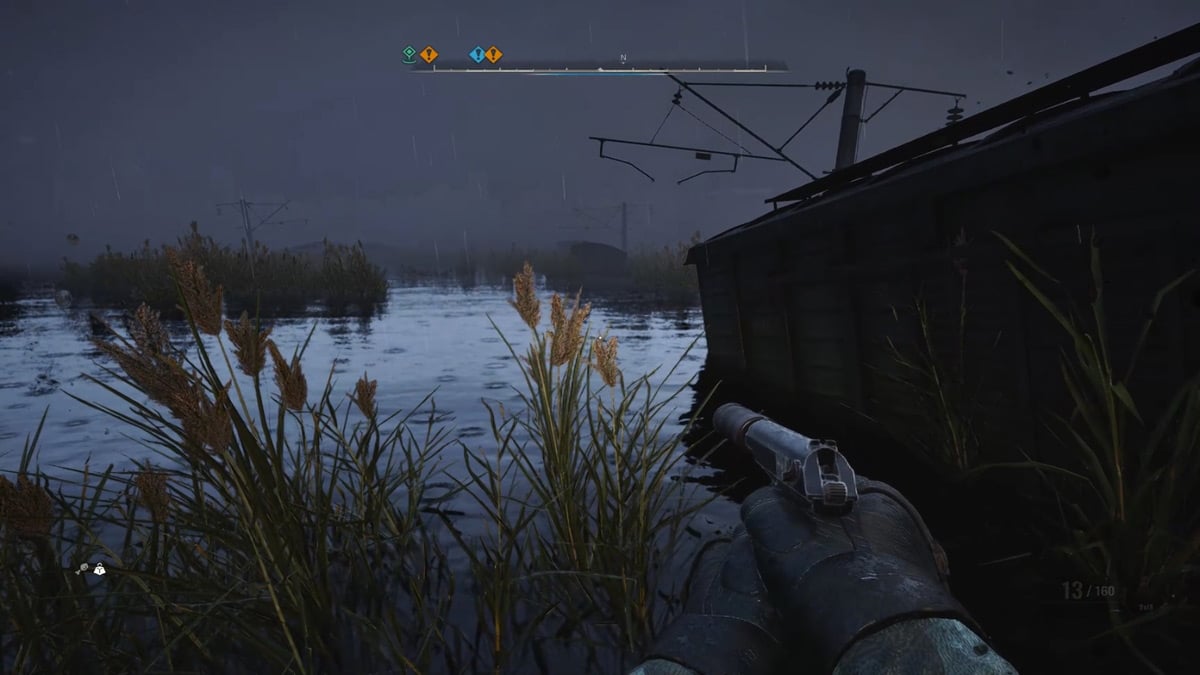Click the hunger drumstick status icon
Screen dimensions: 1200x675
click(x=82, y=569)
